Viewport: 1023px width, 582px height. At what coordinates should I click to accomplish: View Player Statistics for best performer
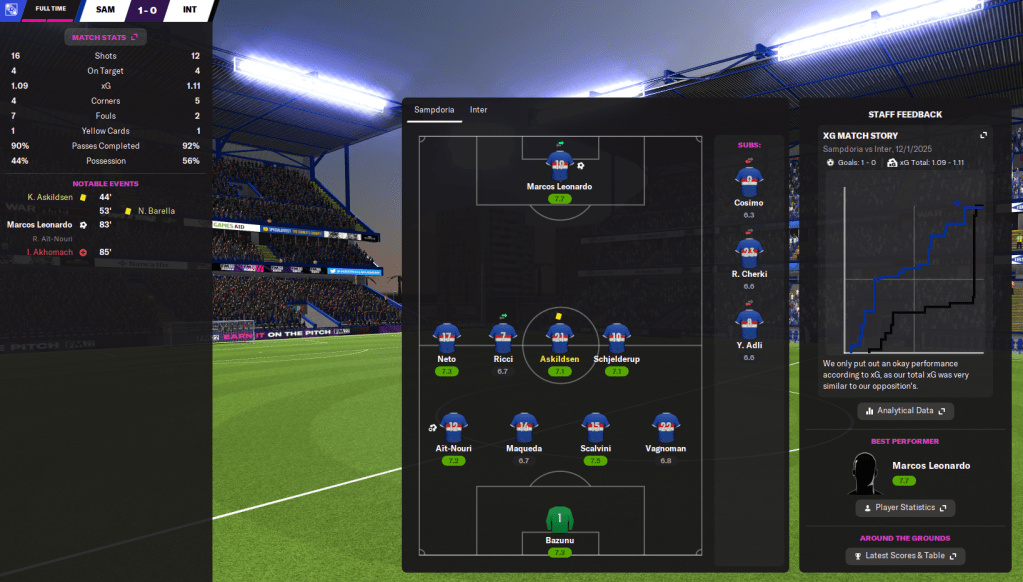[906, 508]
